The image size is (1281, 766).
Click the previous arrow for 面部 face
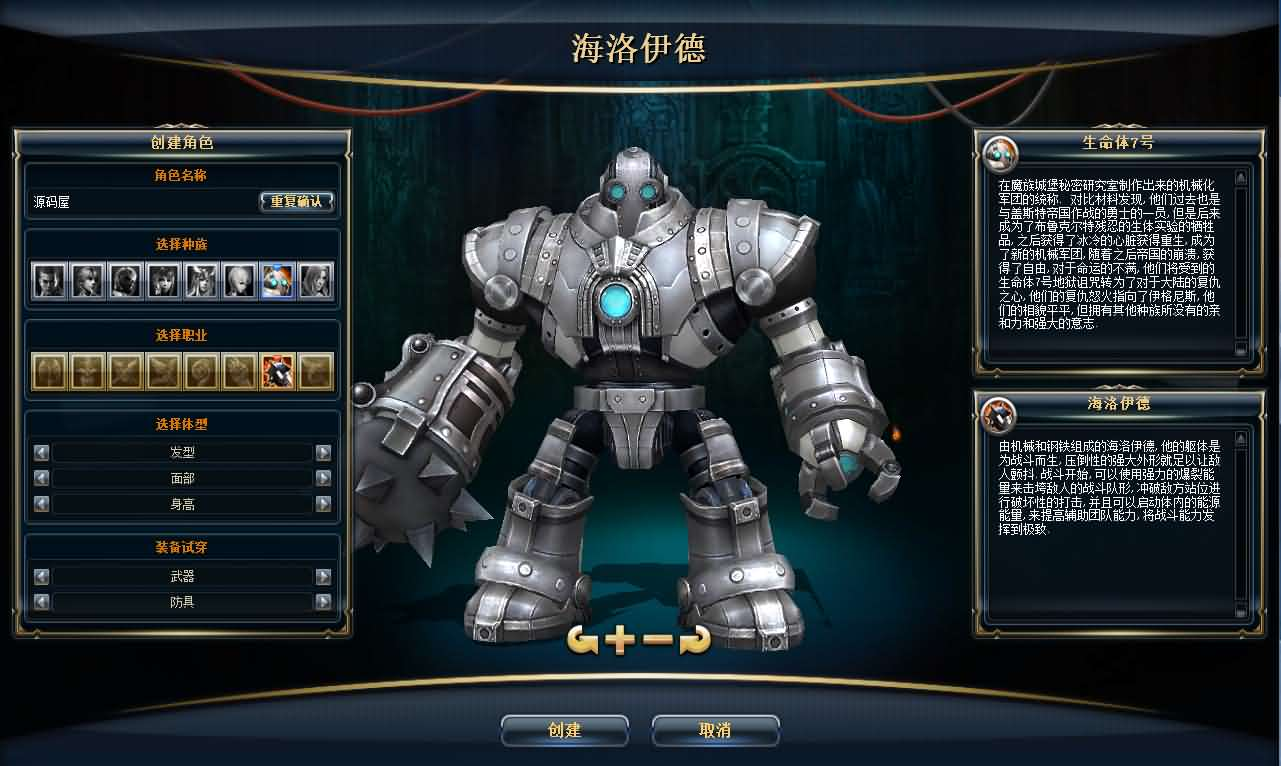point(40,477)
